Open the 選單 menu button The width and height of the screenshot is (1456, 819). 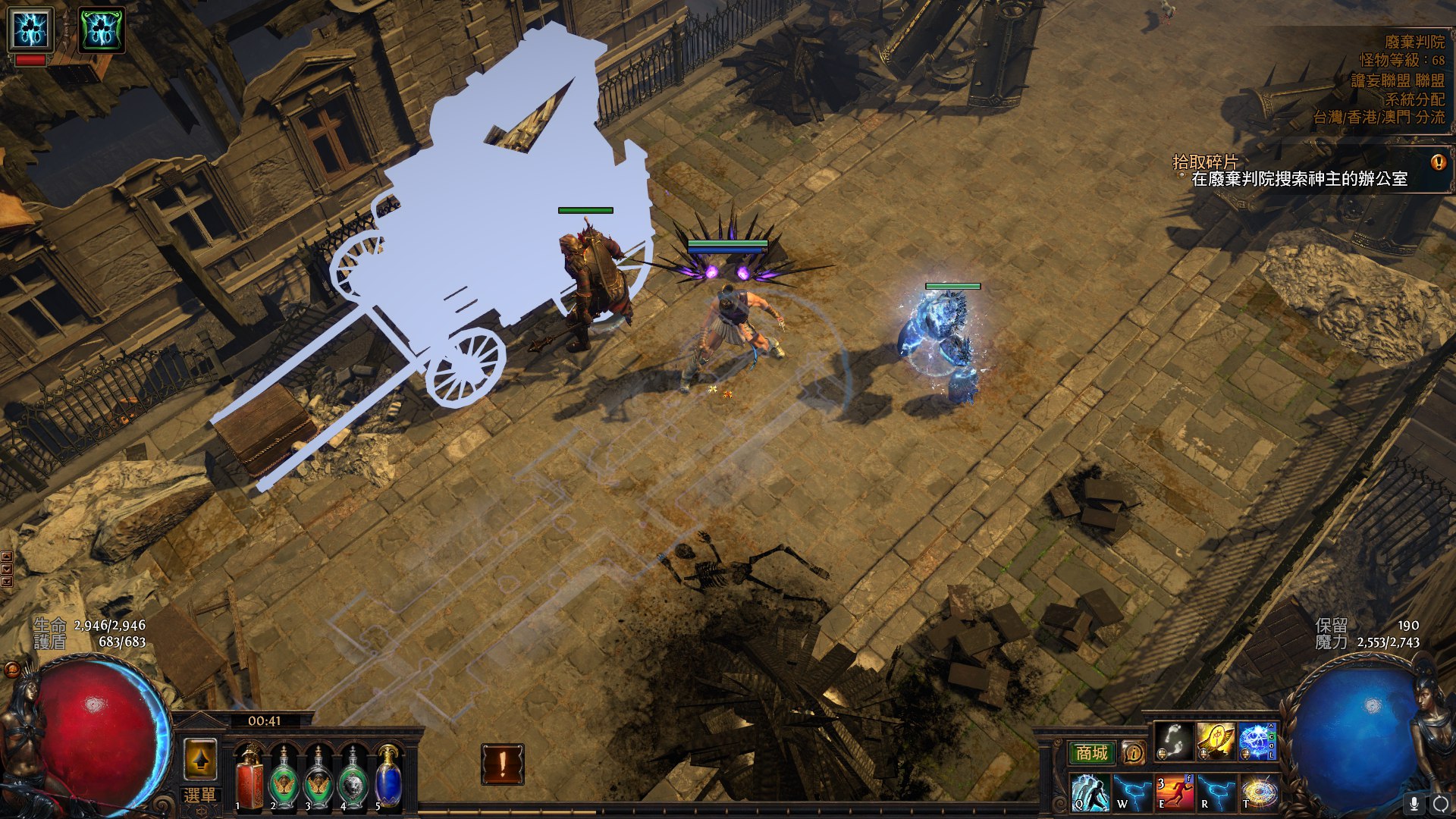coord(199,795)
